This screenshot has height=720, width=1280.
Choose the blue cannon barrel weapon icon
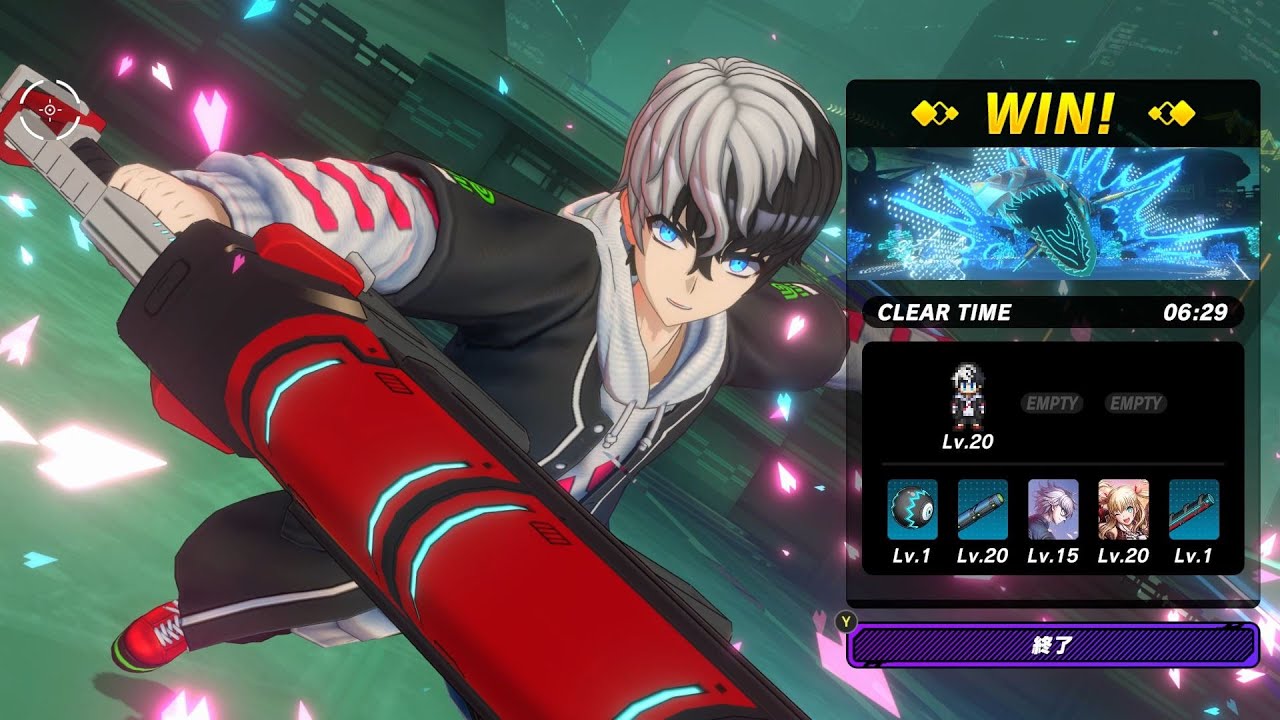point(982,509)
